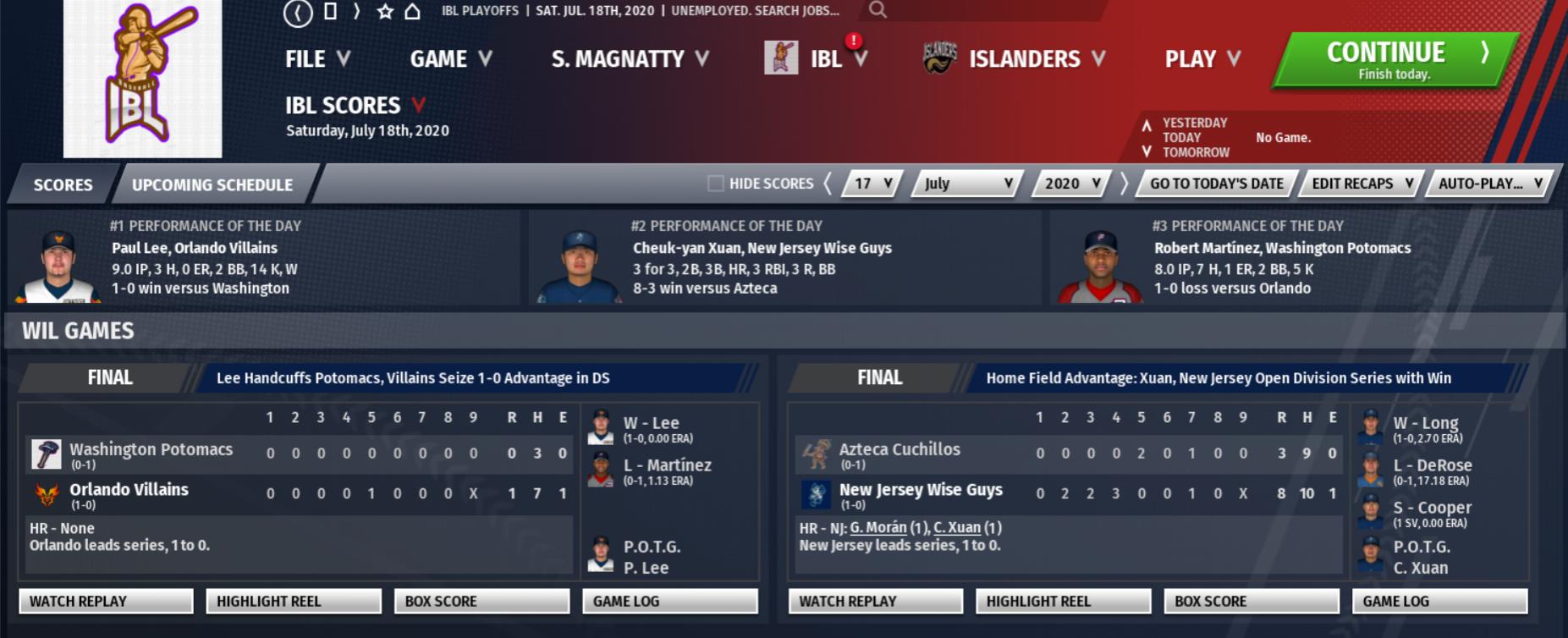
Task: Open game log for Azteca vs New Jersey
Action: (x=1440, y=602)
